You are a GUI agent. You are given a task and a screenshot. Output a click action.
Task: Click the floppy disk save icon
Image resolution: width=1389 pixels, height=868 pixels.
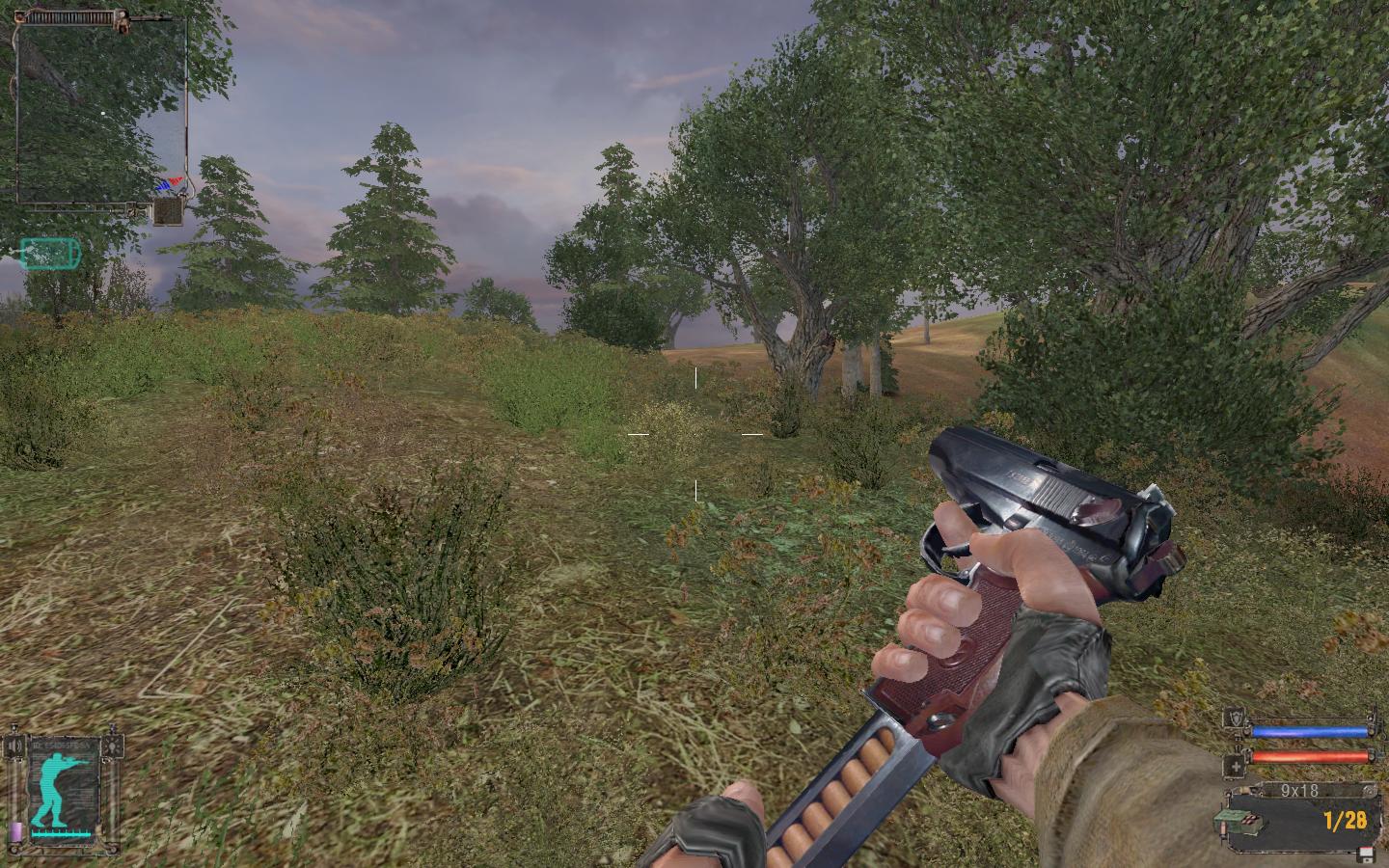tap(1364, 854)
